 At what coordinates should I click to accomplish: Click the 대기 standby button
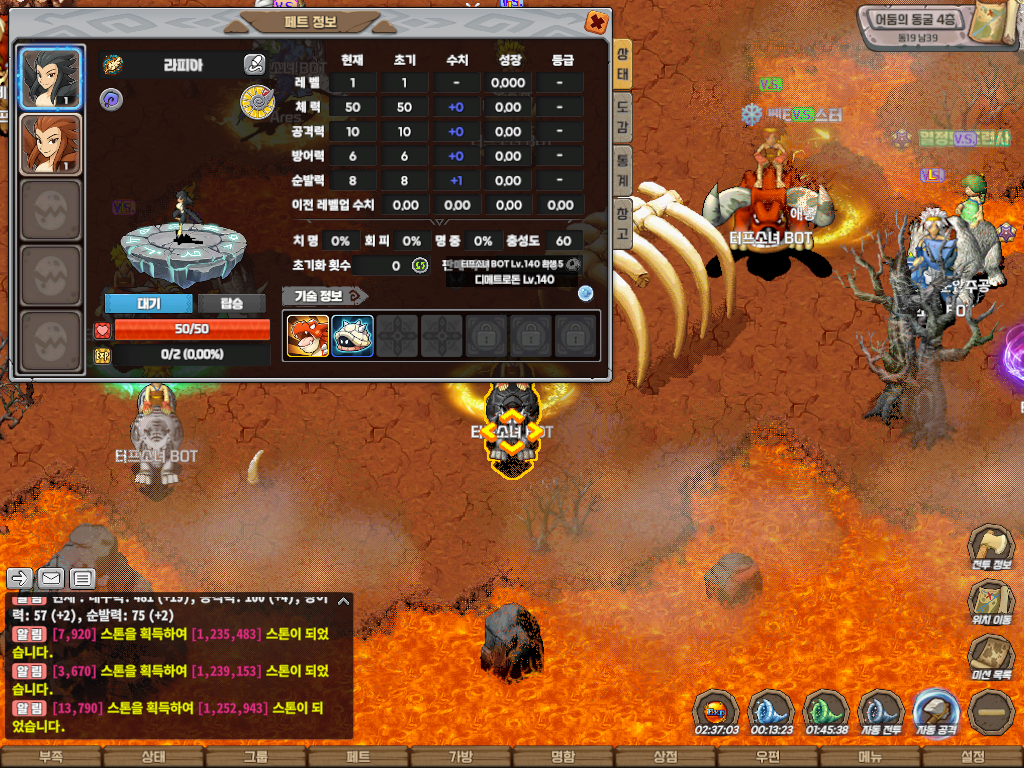(x=148, y=303)
